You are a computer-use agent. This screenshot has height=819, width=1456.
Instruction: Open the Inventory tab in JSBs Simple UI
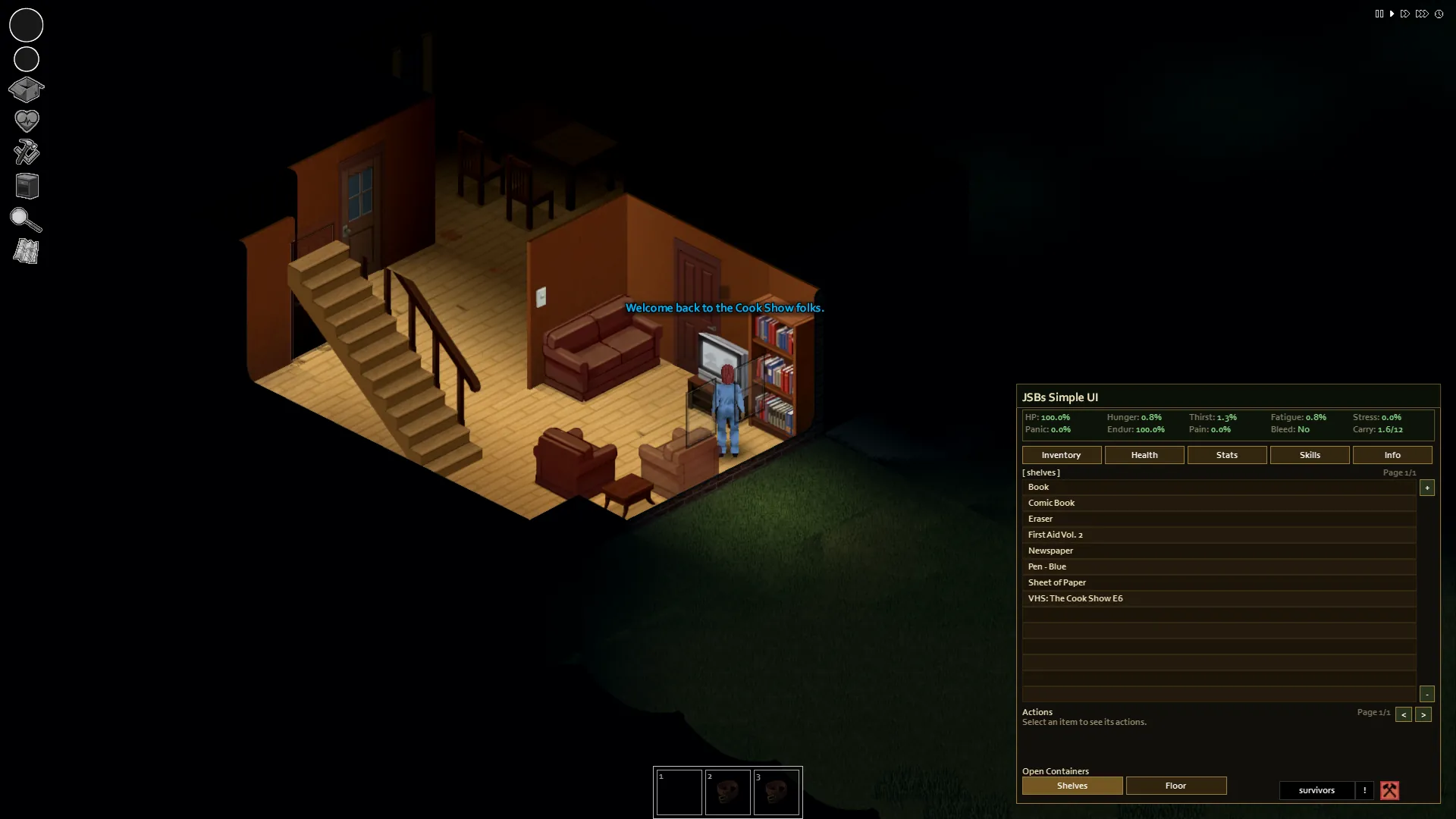[1061, 455]
